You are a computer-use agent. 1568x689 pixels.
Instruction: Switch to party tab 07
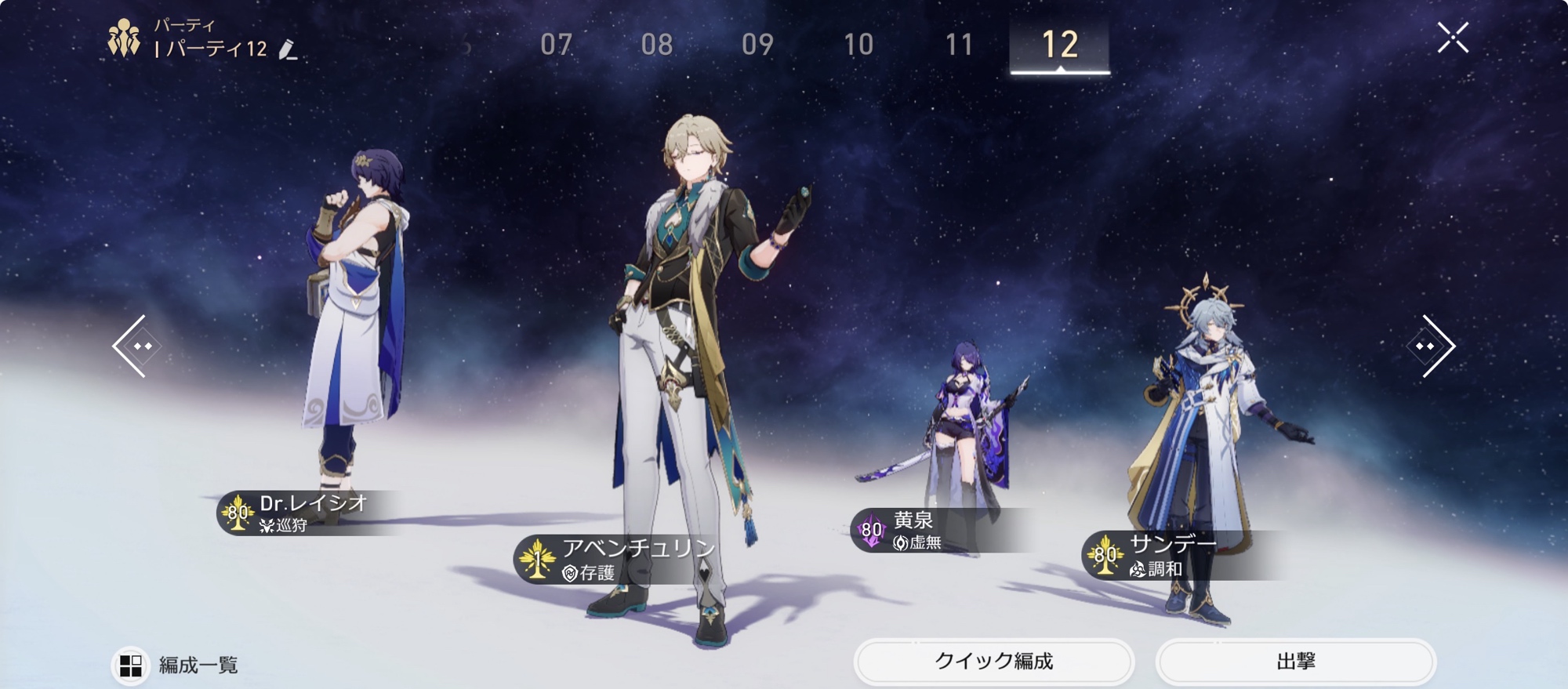556,45
